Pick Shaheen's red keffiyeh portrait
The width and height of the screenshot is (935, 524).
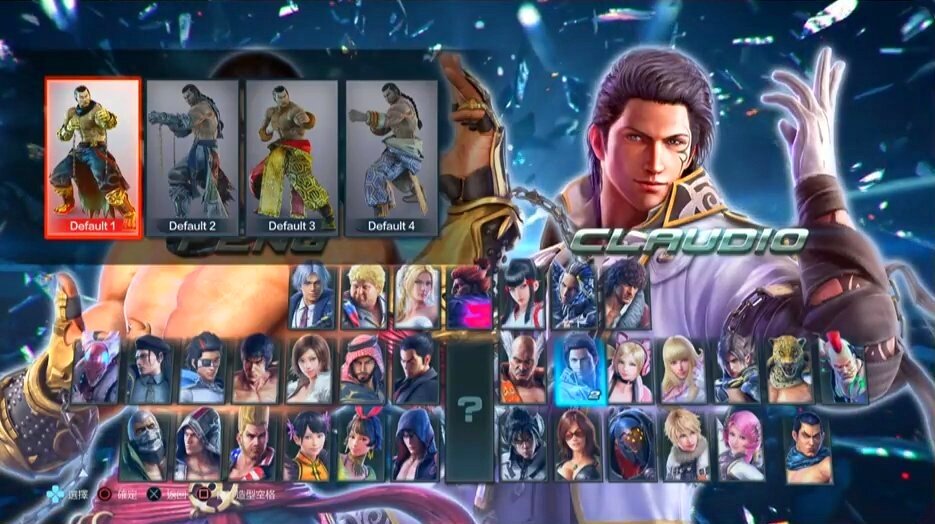(x=362, y=368)
